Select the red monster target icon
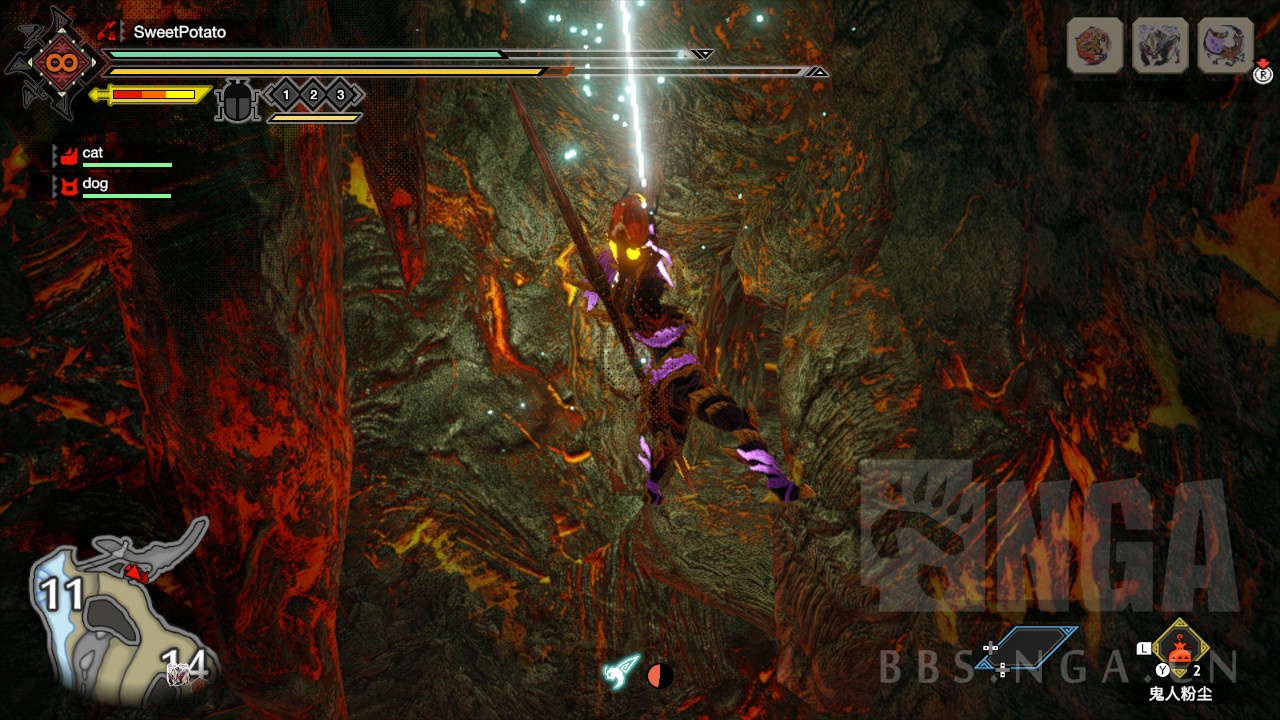Image resolution: width=1280 pixels, height=720 pixels. (x=1095, y=45)
